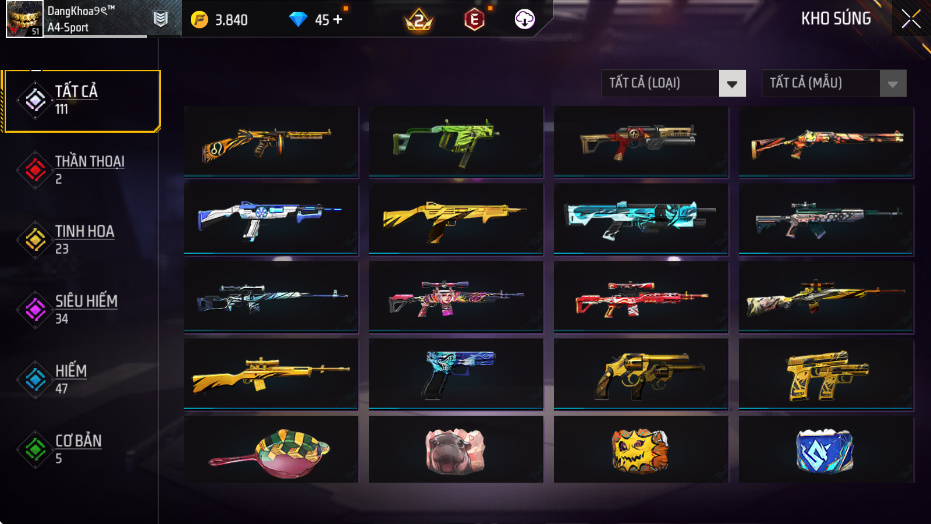Expand the Tất Cả (Mẫu) dropdown

pos(834,83)
